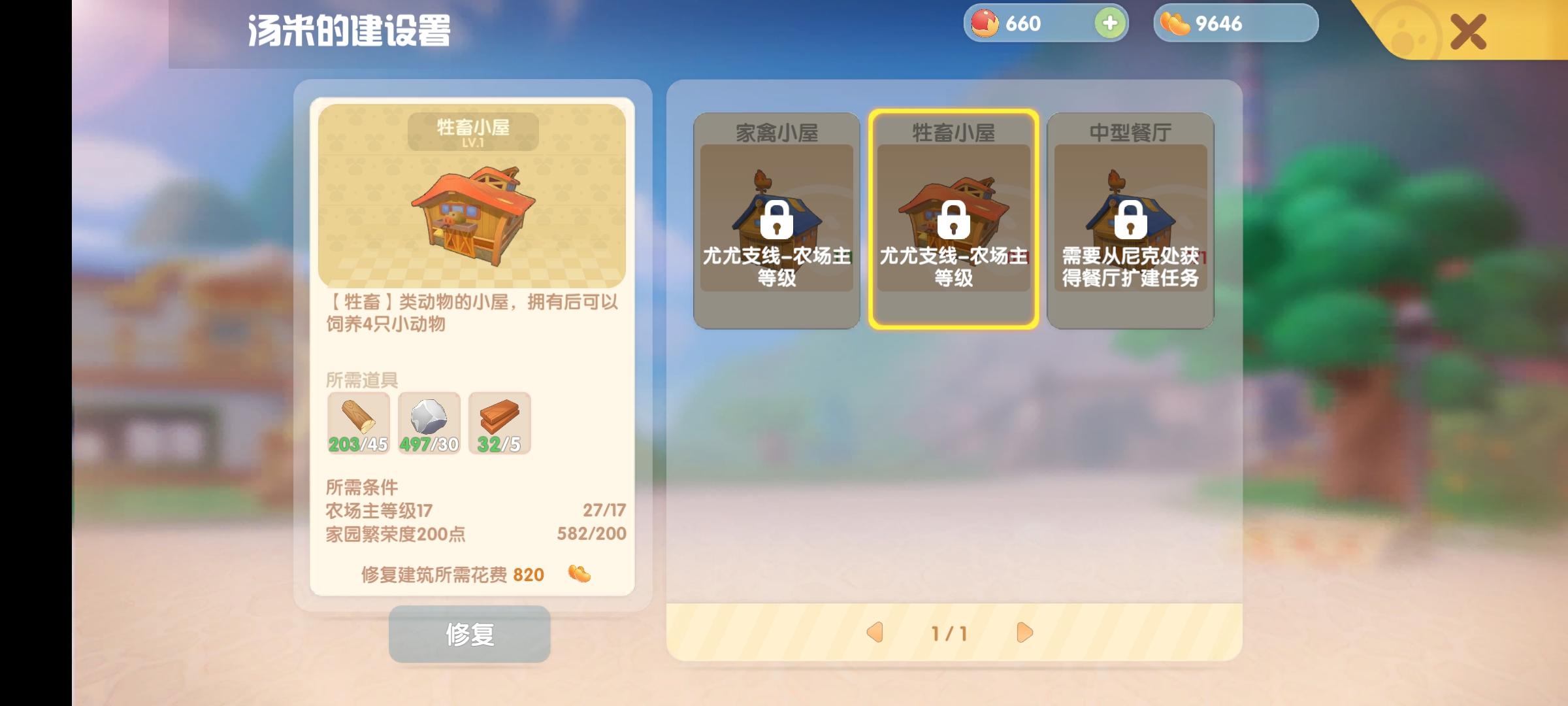Screen dimensions: 1568x706
Task: Select the wooden plank material icon
Action: click(499, 422)
